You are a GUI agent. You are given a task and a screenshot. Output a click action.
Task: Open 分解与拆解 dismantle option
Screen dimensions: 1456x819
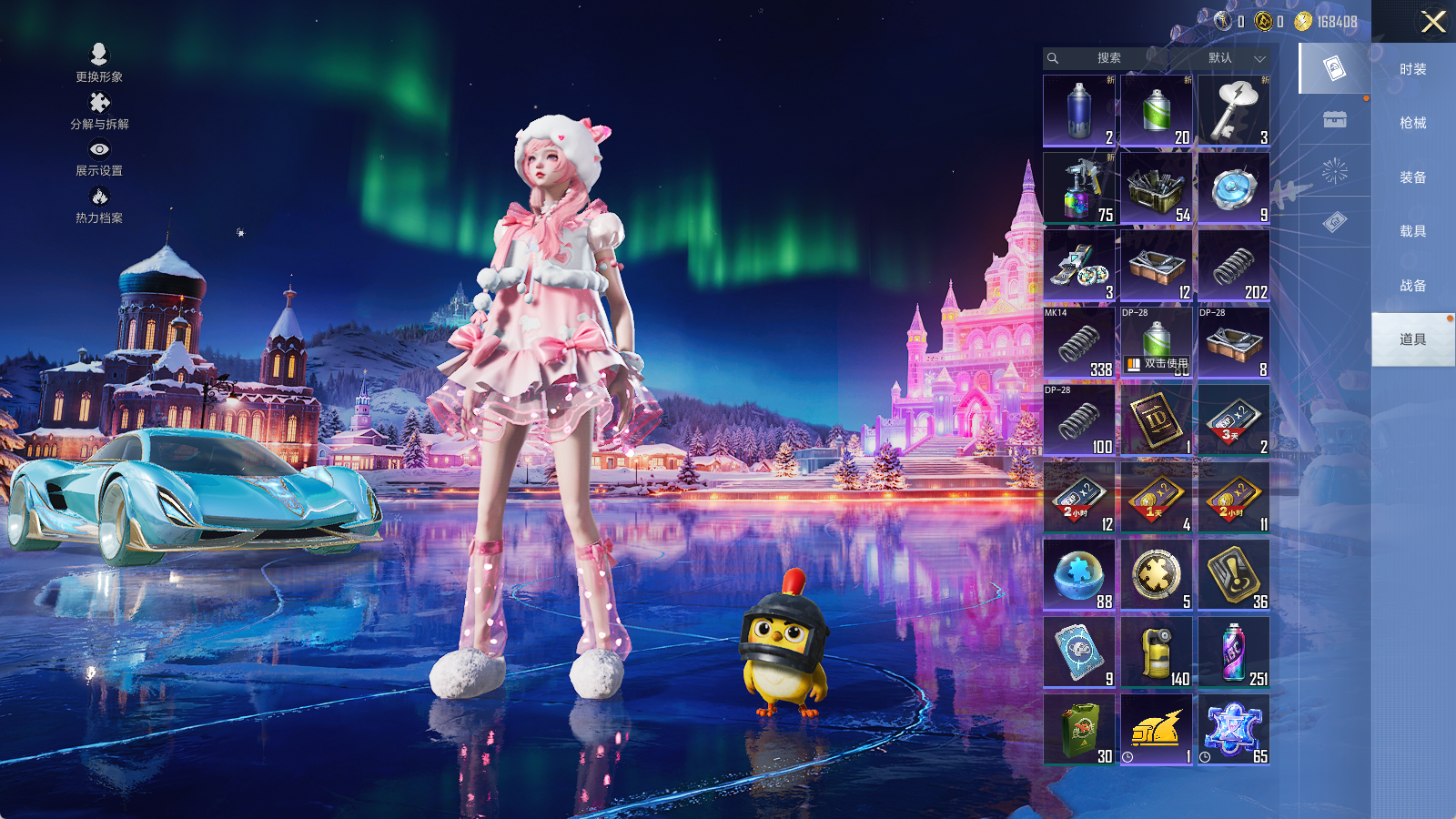[99, 111]
